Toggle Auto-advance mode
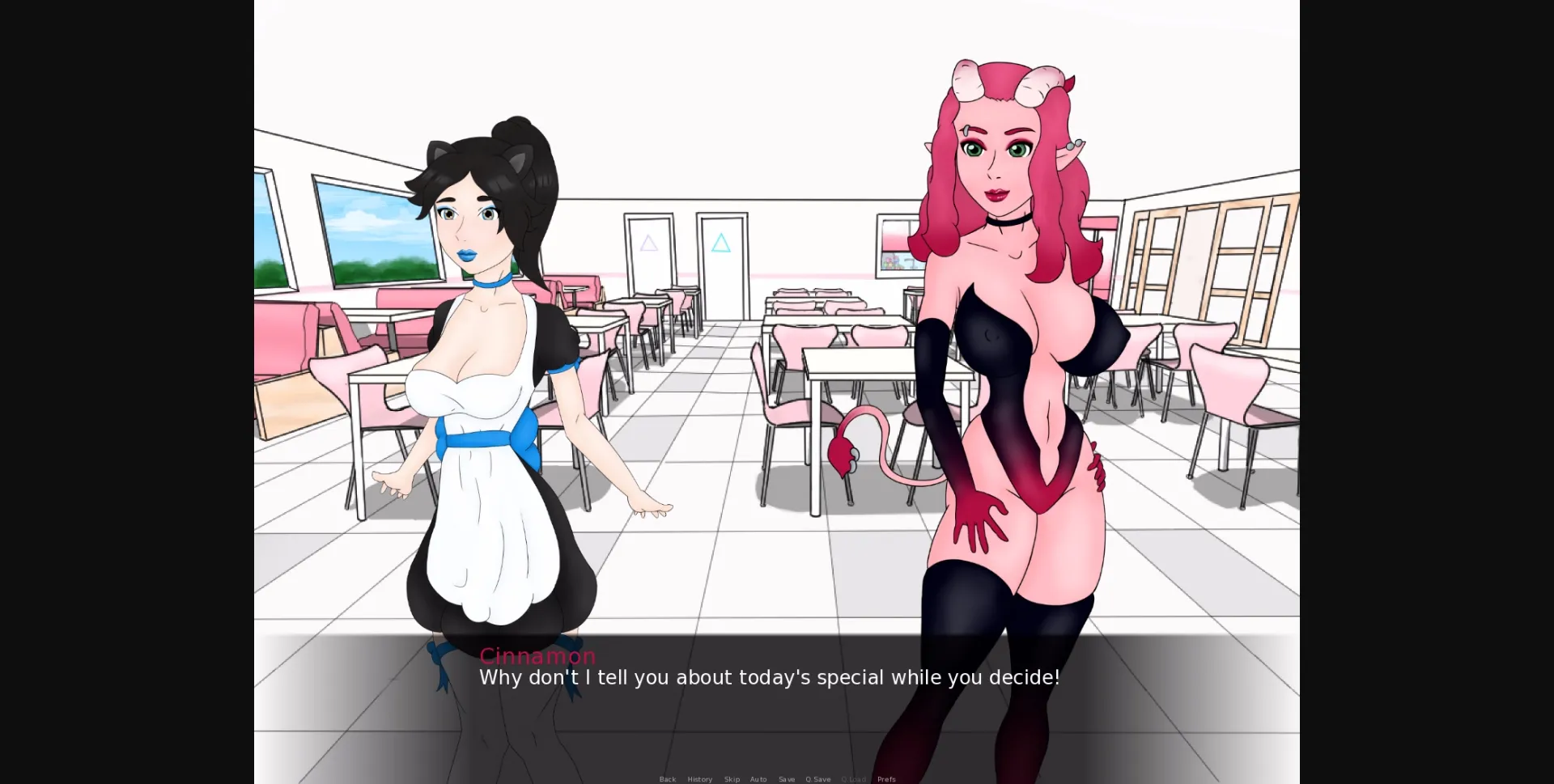The height and width of the screenshot is (784, 1554). 758,779
